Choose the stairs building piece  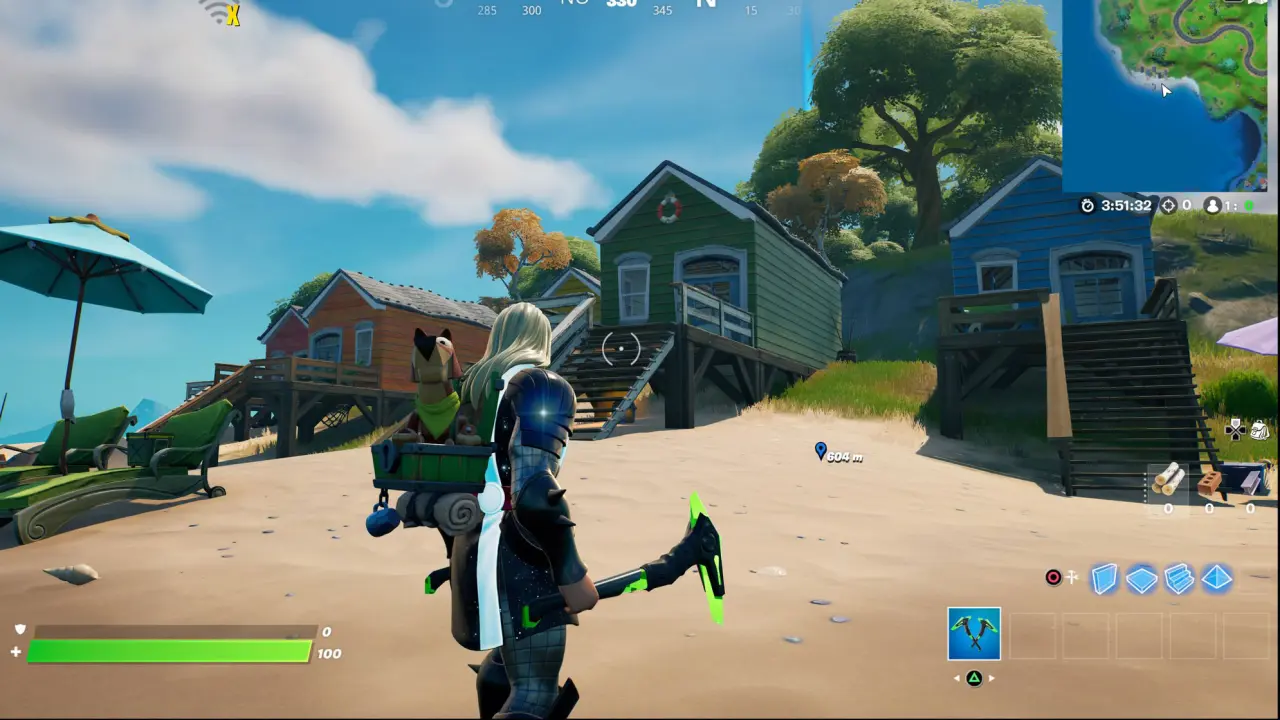[1179, 579]
